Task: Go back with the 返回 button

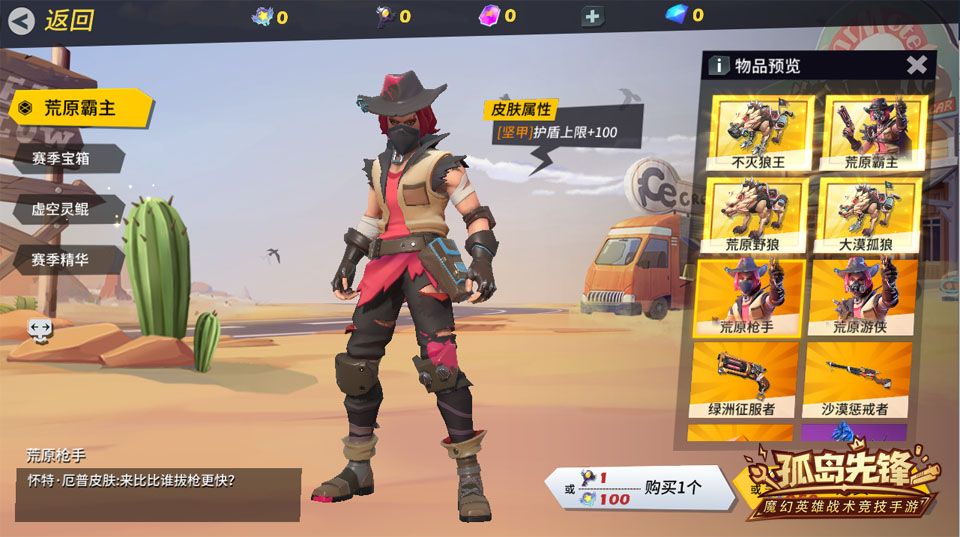Action: tap(53, 20)
